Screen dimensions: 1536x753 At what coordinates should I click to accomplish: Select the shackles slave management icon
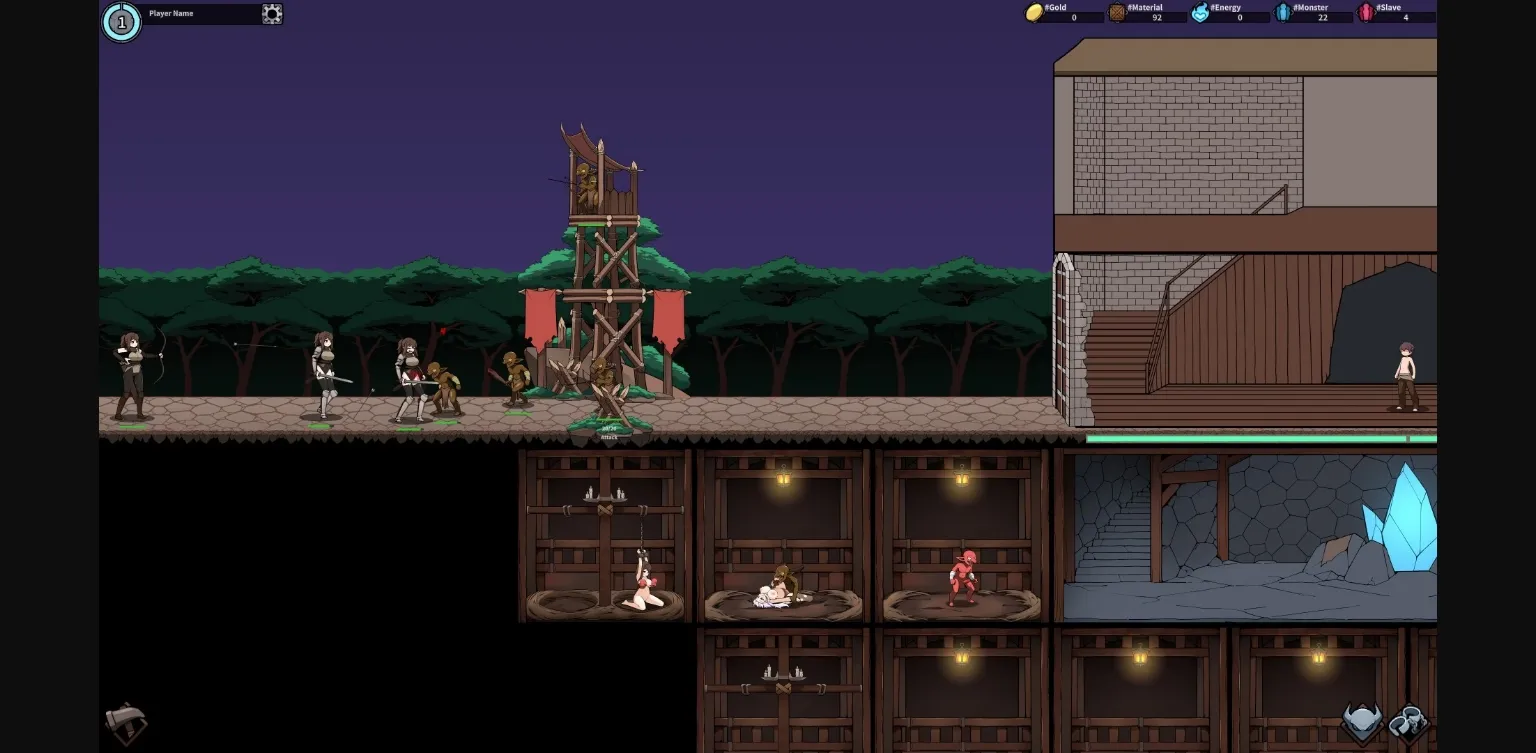point(1409,719)
